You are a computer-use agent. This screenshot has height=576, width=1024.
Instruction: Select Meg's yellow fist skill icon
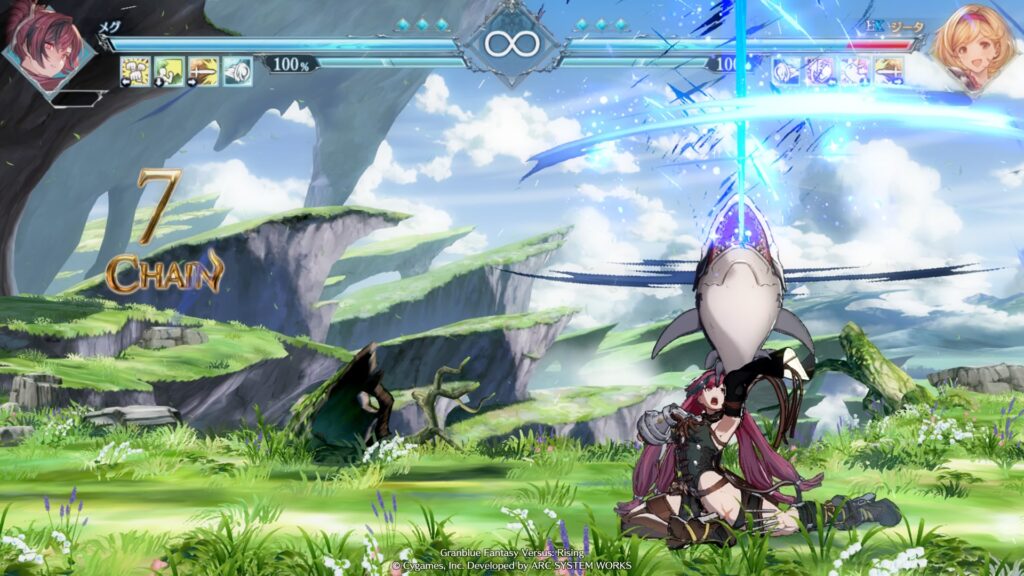pyautogui.click(x=135, y=71)
